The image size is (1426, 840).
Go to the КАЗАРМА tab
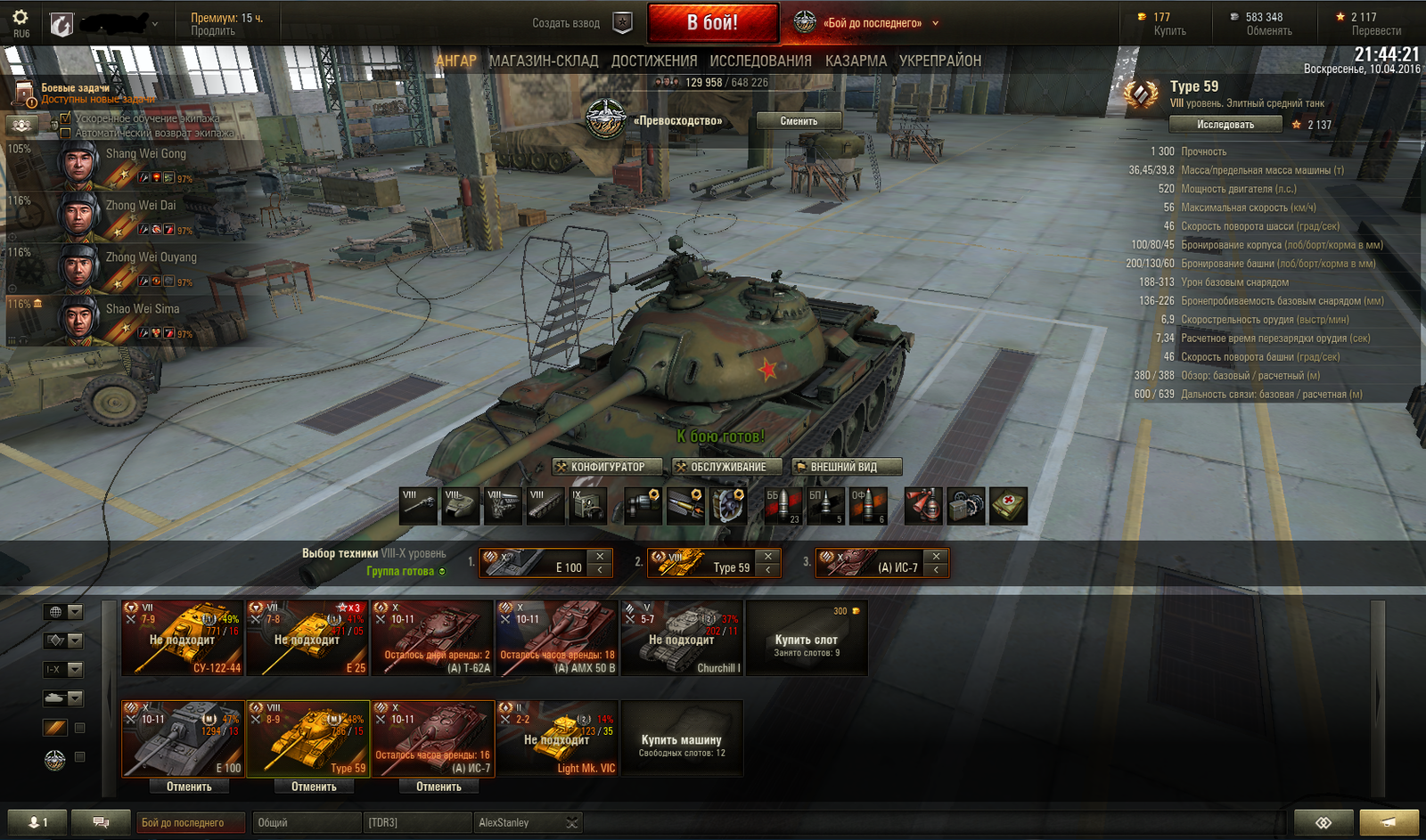856,61
